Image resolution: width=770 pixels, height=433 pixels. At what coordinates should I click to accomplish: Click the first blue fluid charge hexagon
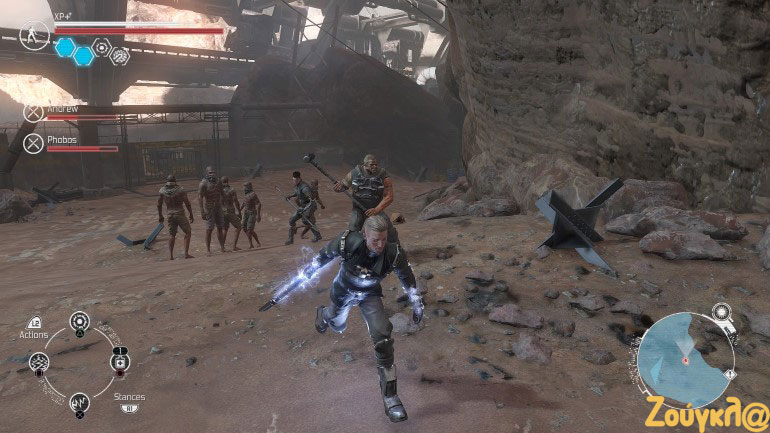(x=65, y=46)
